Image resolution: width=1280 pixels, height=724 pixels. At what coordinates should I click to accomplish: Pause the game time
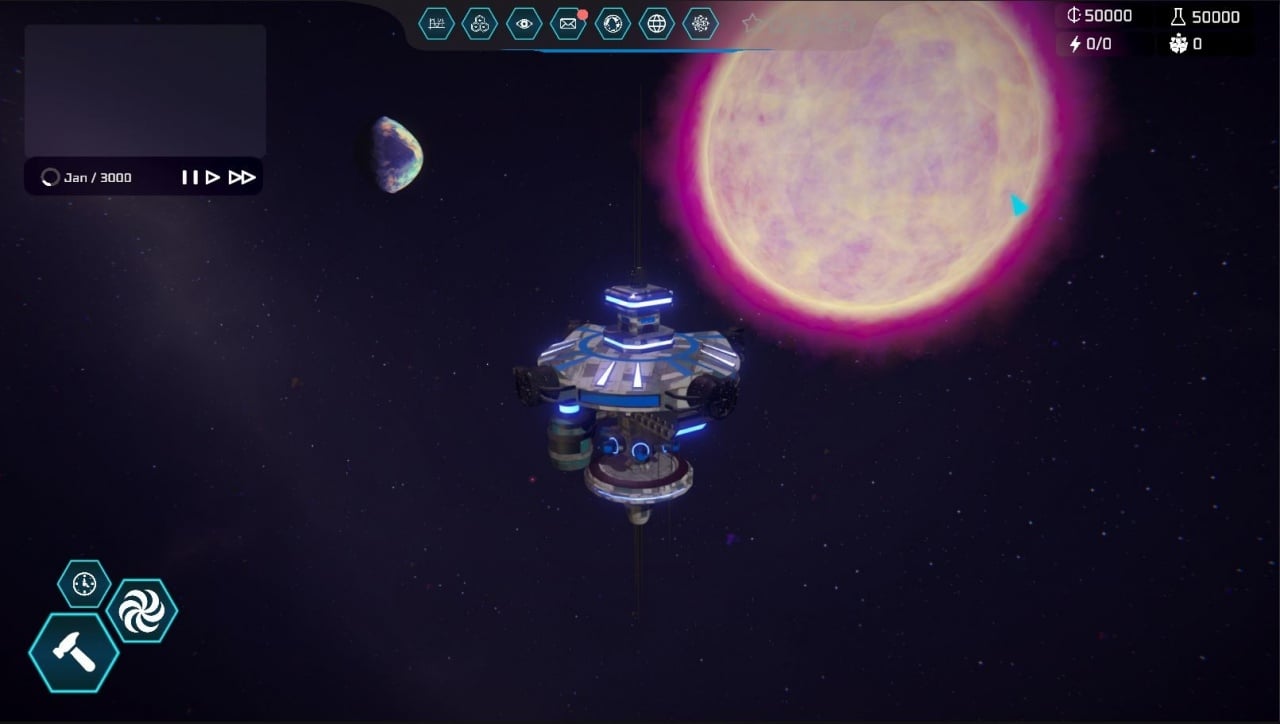click(x=189, y=178)
